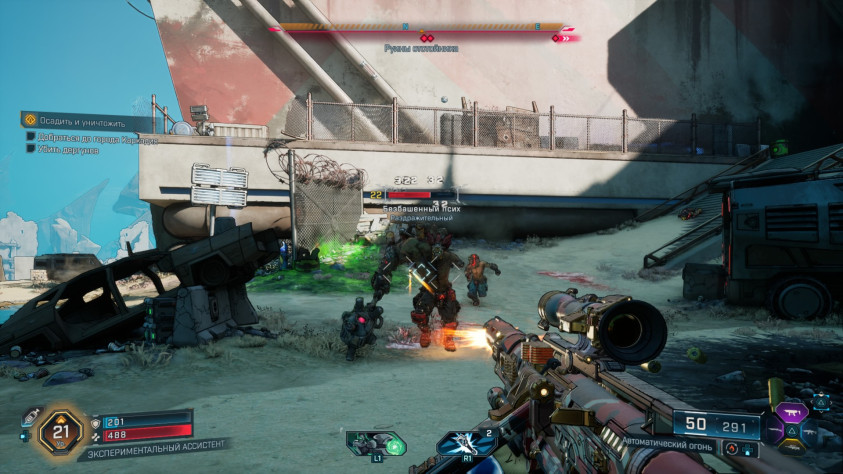Select the "Убить дергунов" objective
843x474 pixels.
tap(70, 148)
